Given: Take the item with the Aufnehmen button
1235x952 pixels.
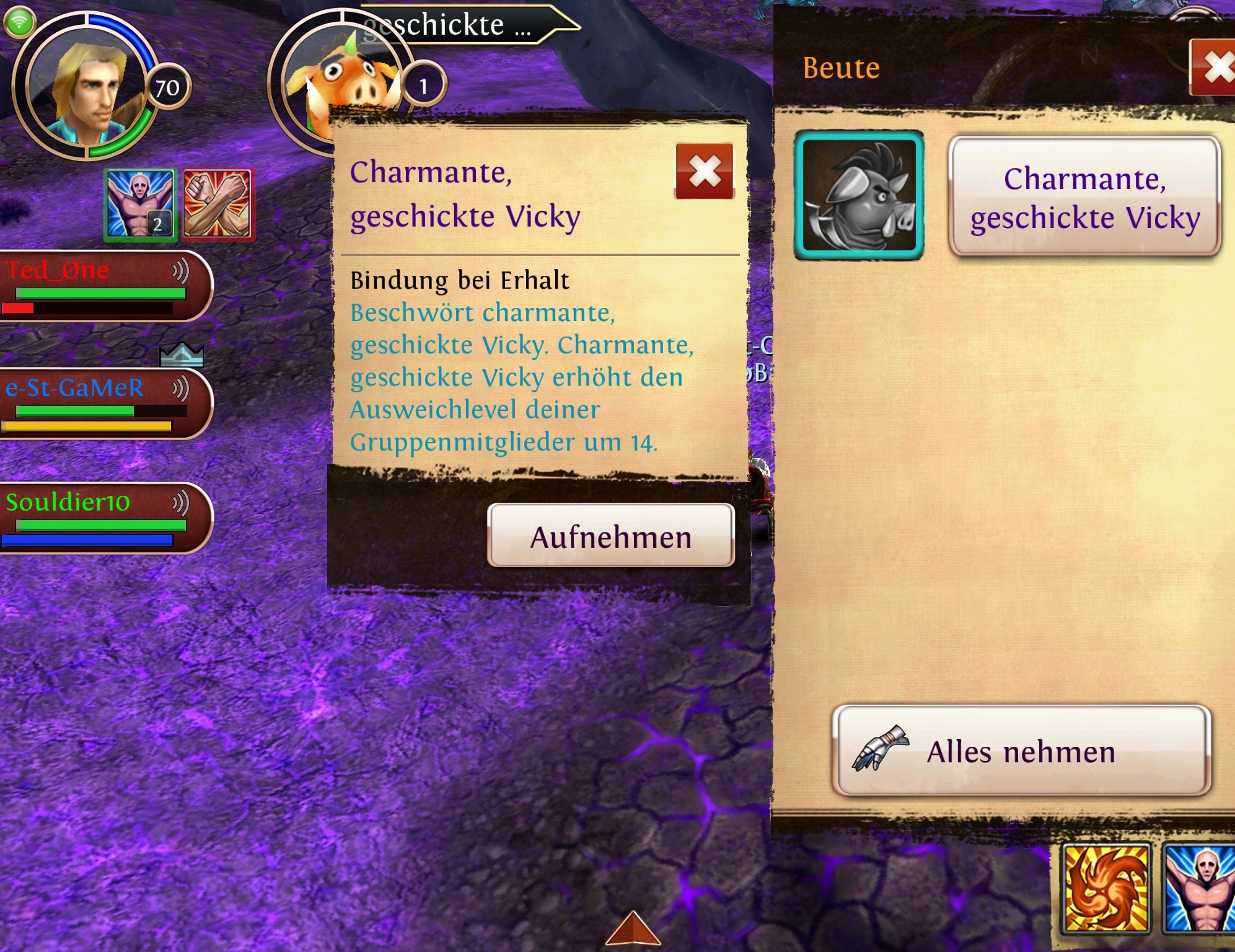Looking at the screenshot, I should click(x=610, y=536).
